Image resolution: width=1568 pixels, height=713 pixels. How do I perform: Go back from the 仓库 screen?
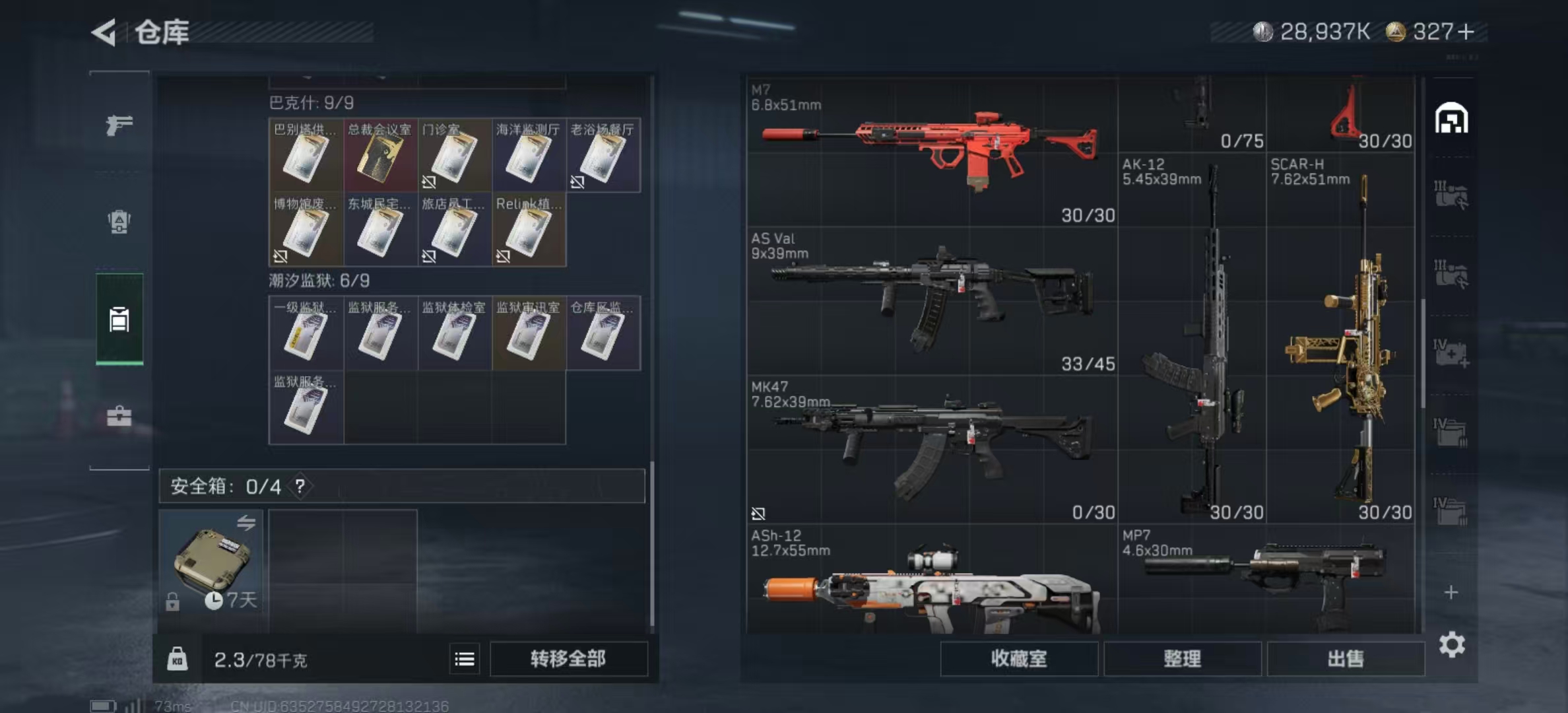click(x=104, y=32)
